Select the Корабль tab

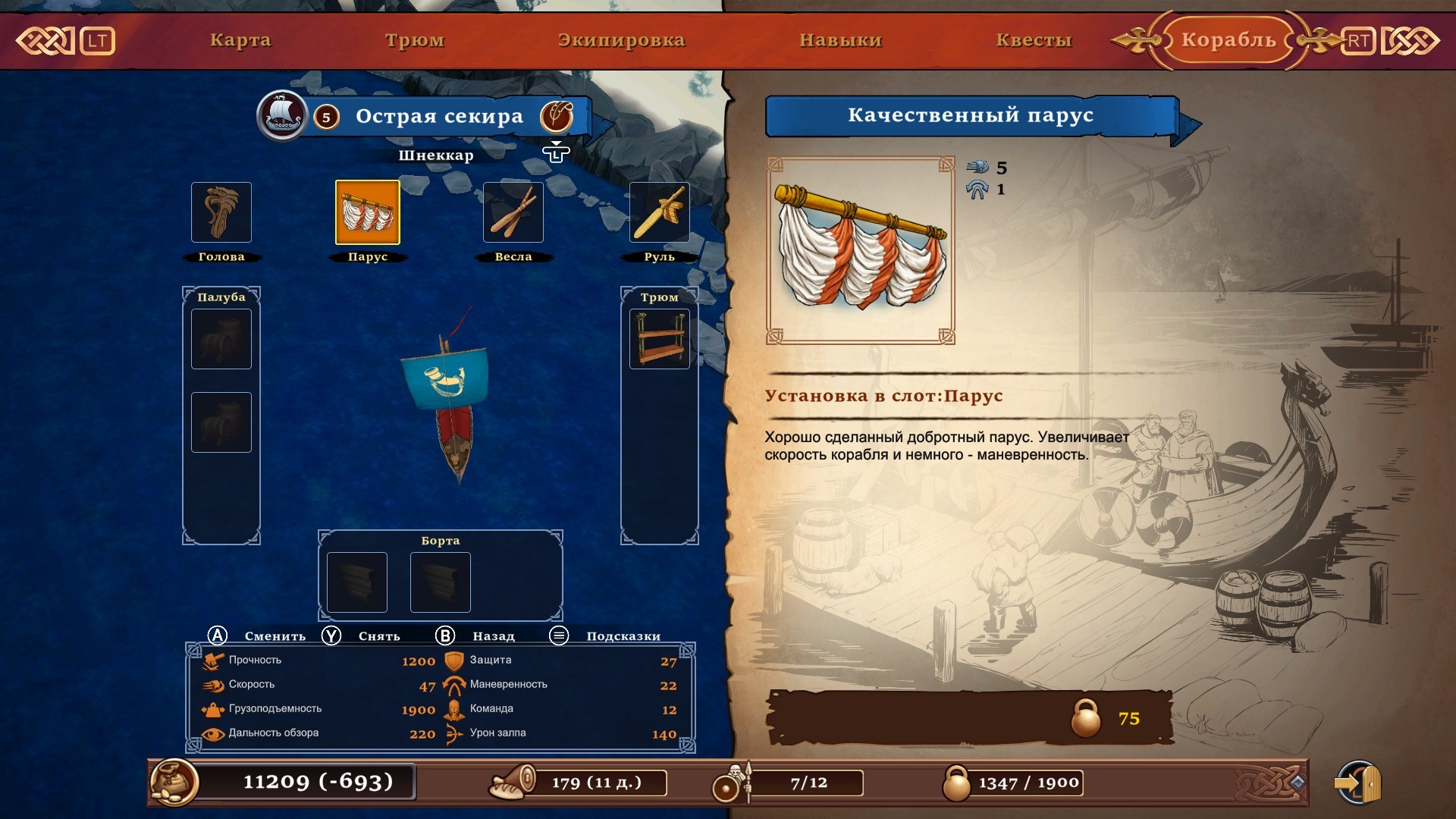pos(1228,40)
